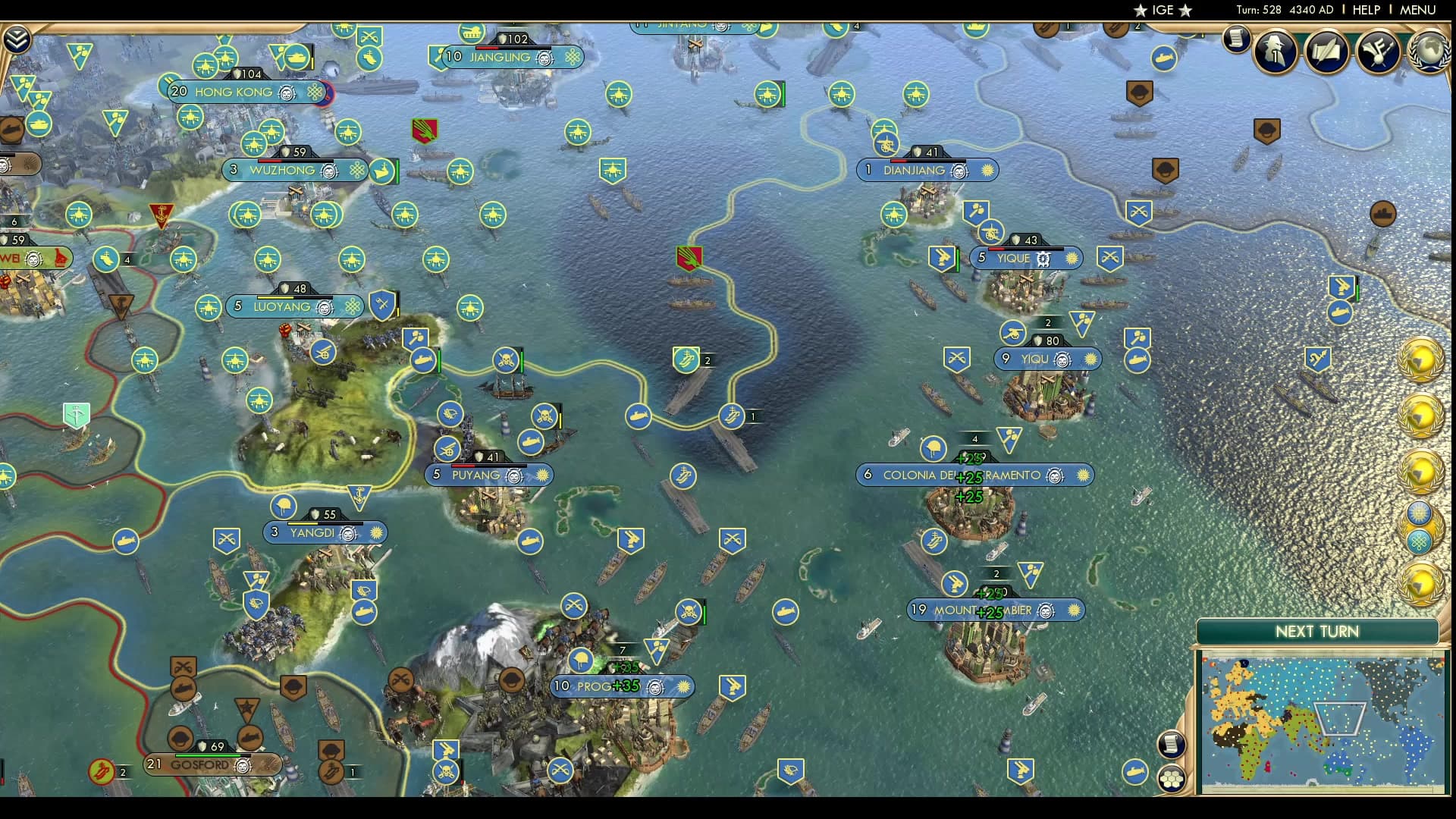Click the map options scroll beside the minimap

point(1171,745)
